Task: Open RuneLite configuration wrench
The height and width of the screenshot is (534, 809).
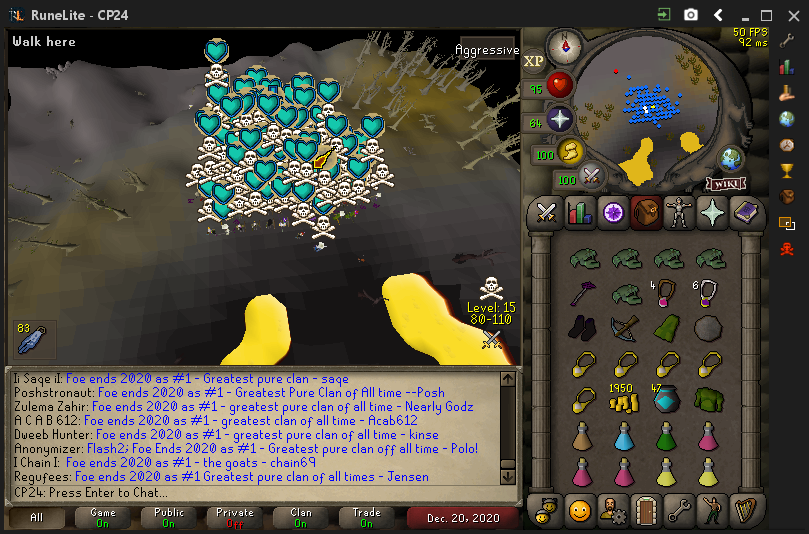Action: click(786, 41)
